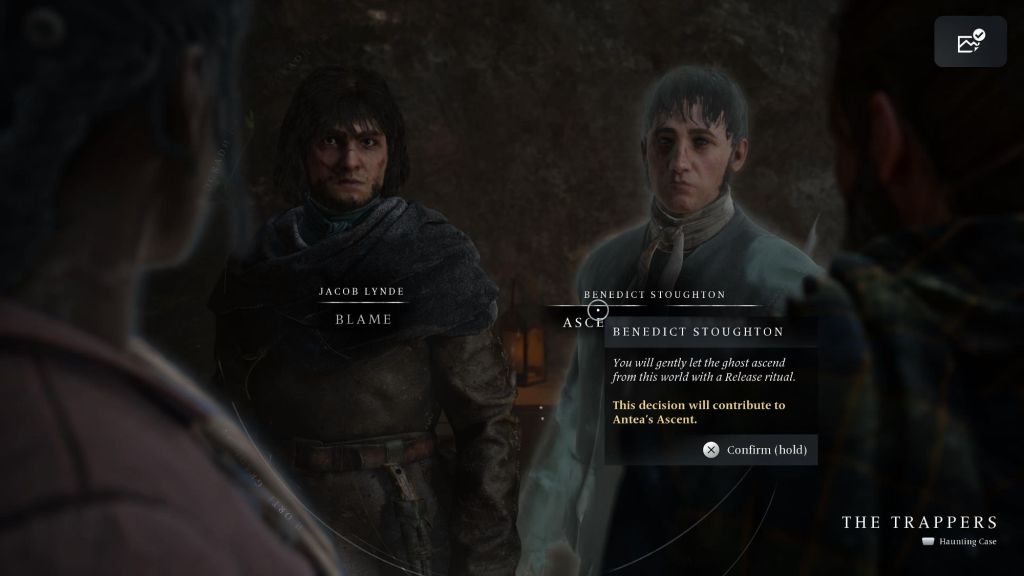Select Ascend for Benedict Stoughton
Screen dimensions: 1024x576
click(x=582, y=322)
